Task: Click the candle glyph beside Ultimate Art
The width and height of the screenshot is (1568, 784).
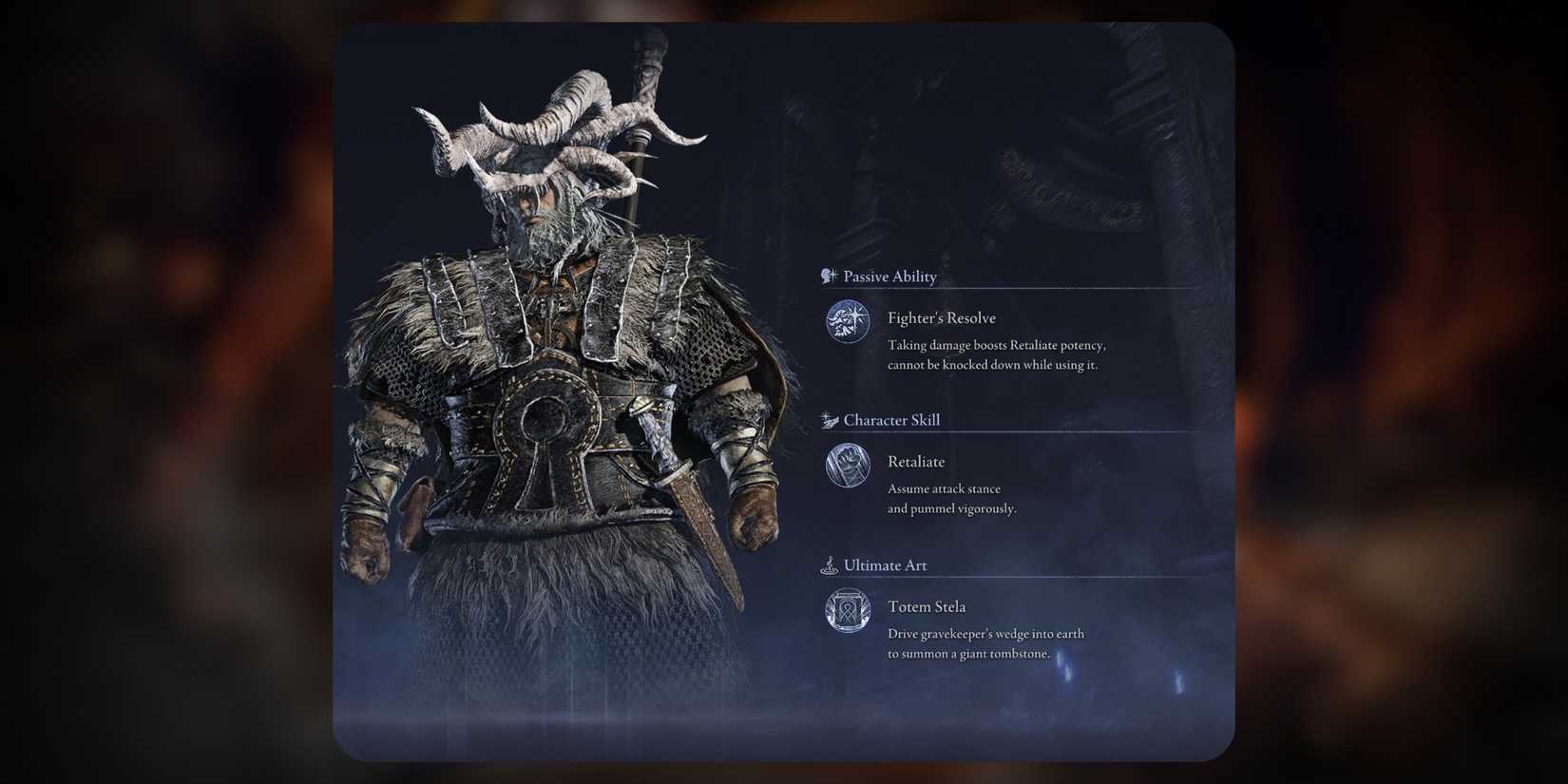Action: pyautogui.click(x=829, y=564)
